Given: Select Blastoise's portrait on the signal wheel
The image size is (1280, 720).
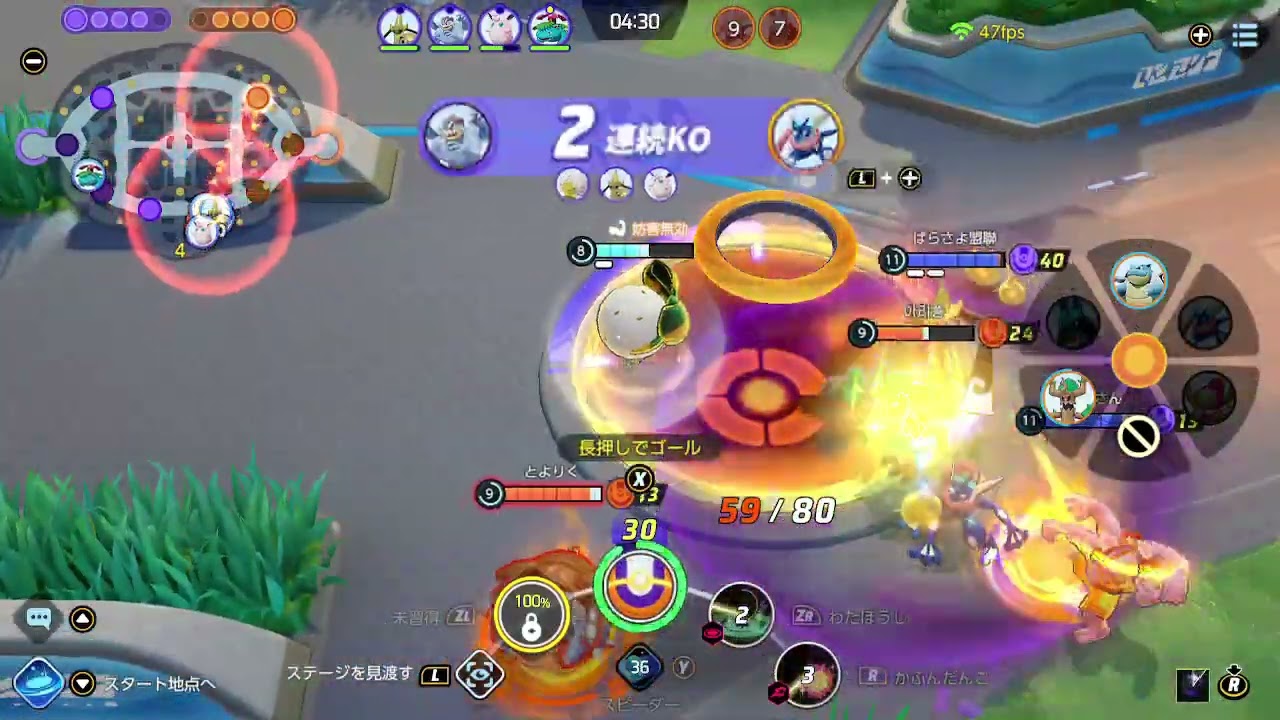Looking at the screenshot, I should pyautogui.click(x=1140, y=280).
